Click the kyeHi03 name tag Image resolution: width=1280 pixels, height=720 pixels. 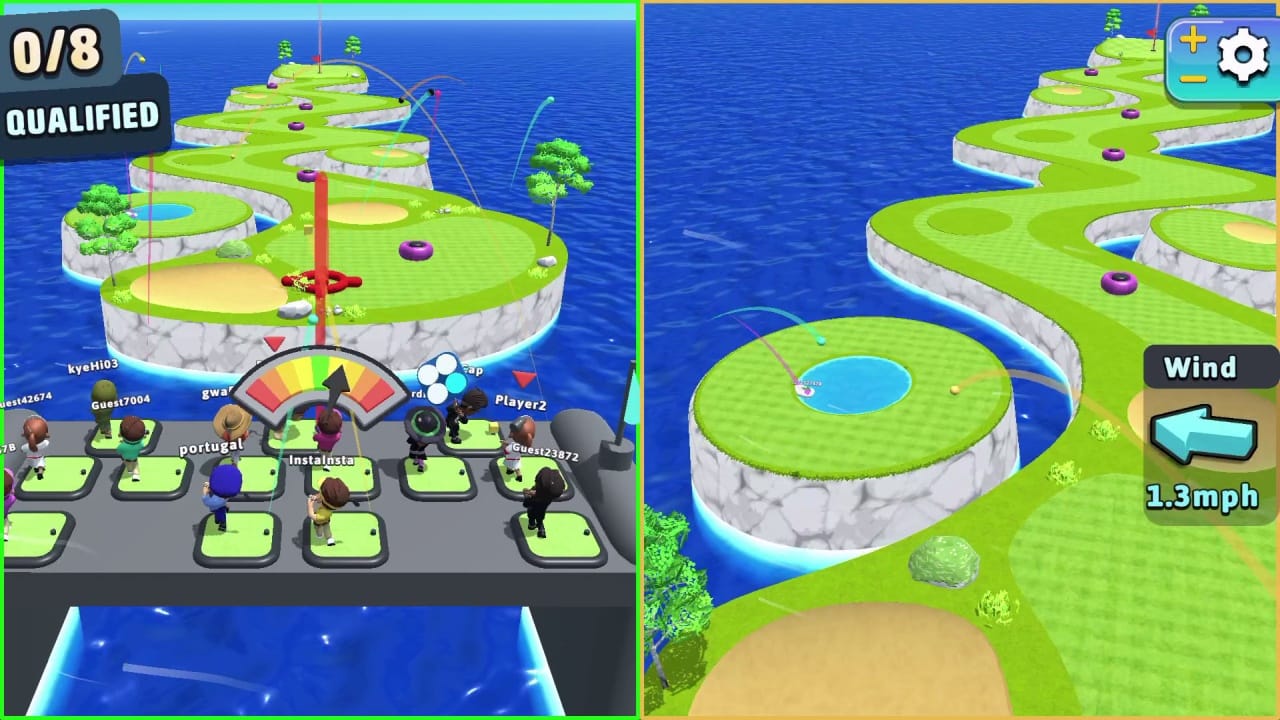(x=93, y=366)
